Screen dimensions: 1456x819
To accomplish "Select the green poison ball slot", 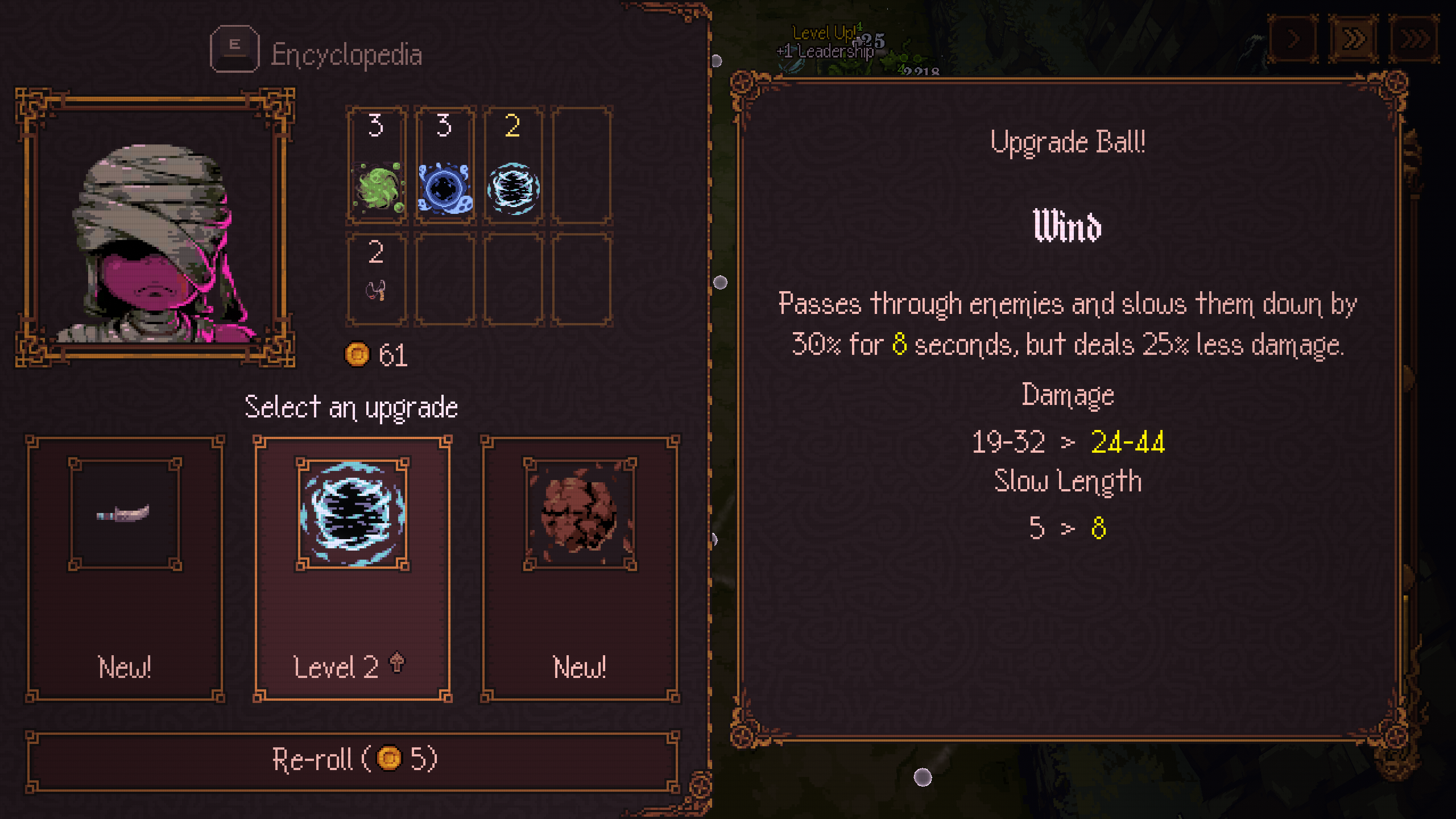I will click(x=377, y=165).
